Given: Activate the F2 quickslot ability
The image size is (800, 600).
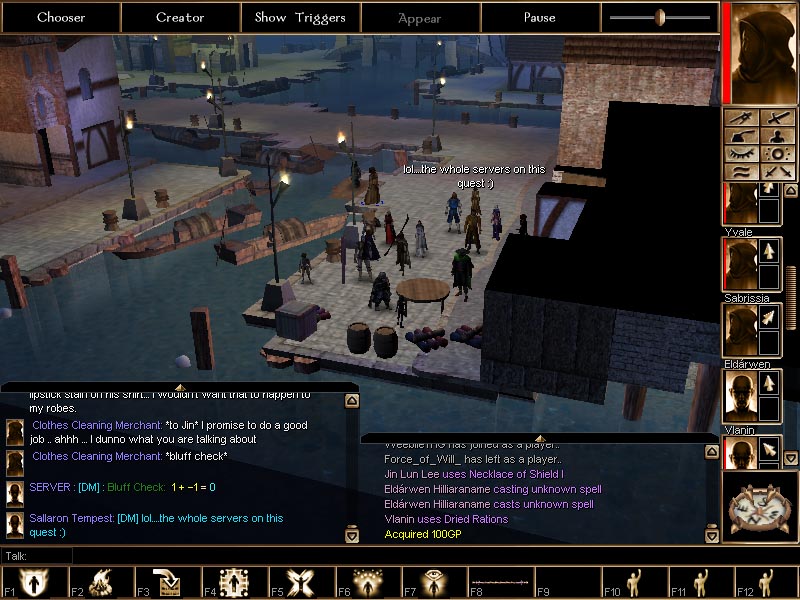Looking at the screenshot, I should coord(102,583).
